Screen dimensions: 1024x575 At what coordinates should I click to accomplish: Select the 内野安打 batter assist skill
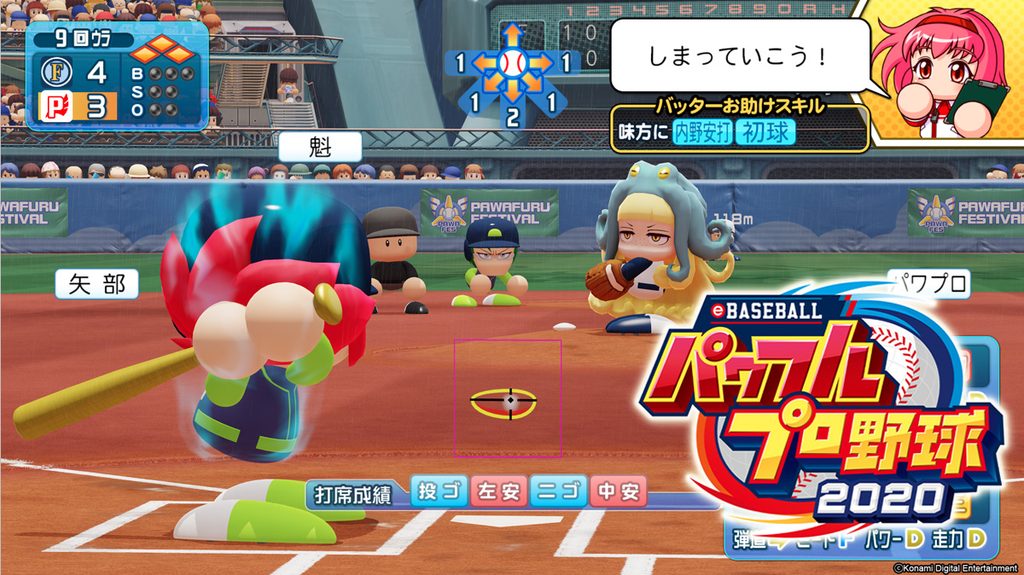(702, 130)
